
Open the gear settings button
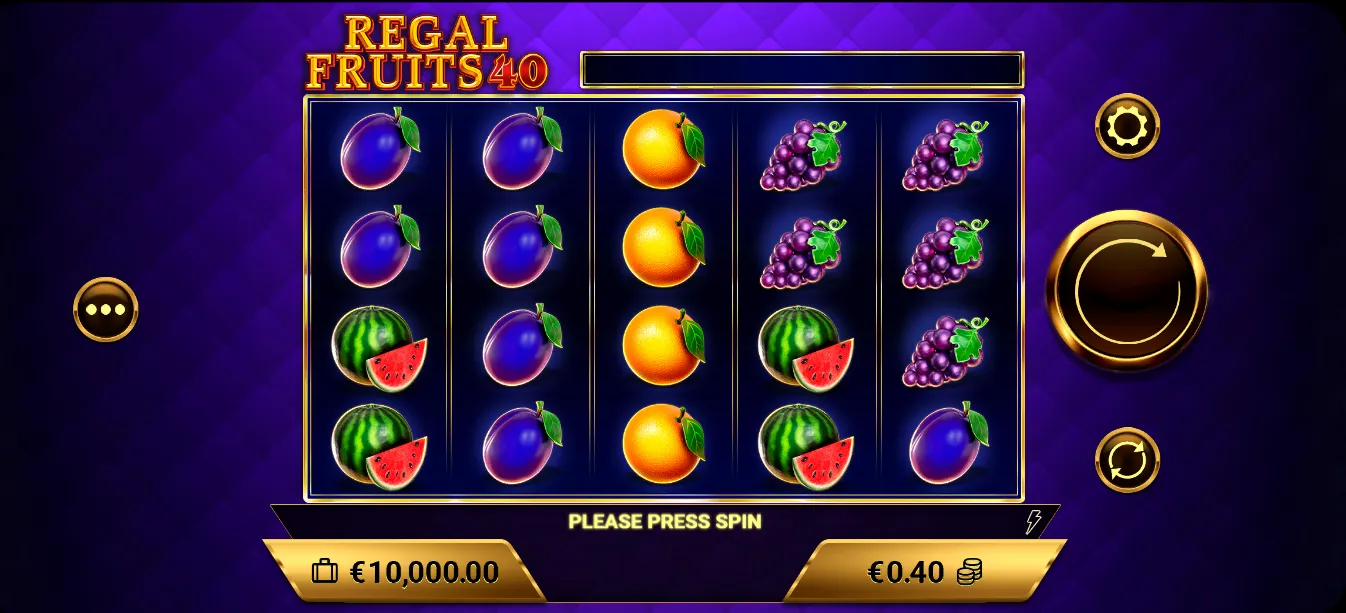(1127, 126)
